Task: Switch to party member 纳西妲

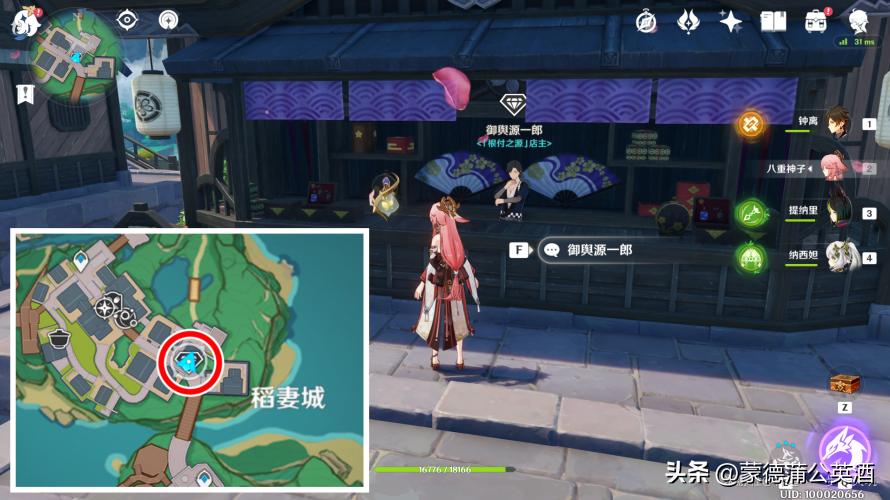Action: tap(838, 256)
